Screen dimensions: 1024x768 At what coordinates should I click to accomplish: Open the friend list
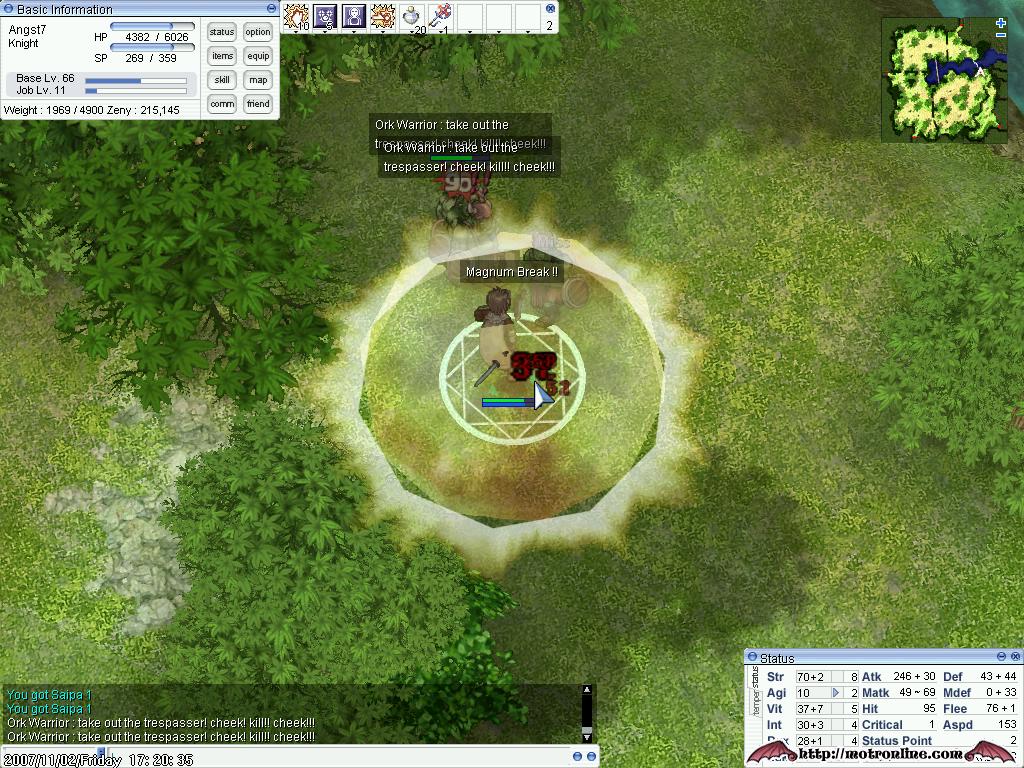258,104
